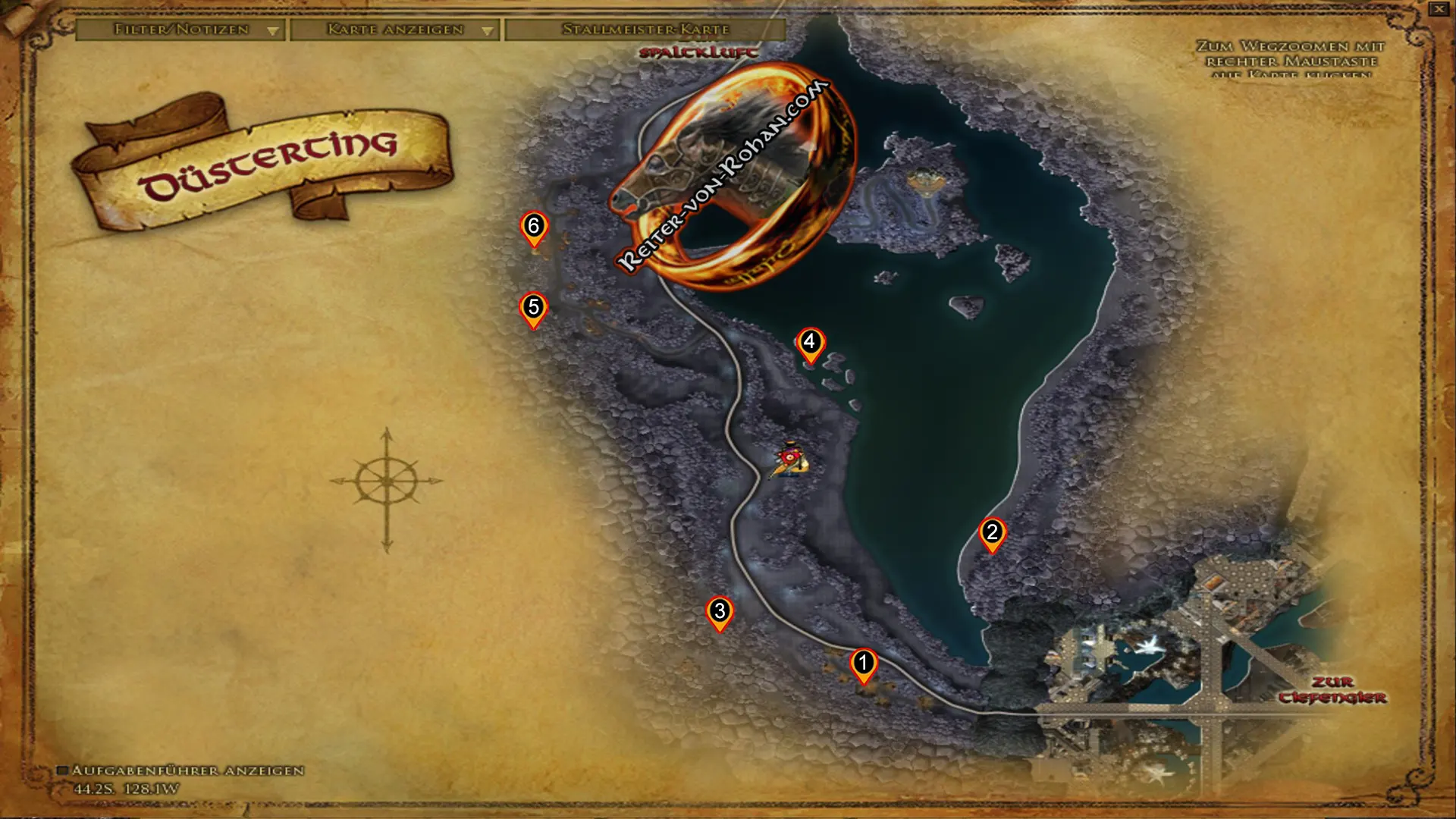The height and width of the screenshot is (819, 1456).
Task: Select map marker number 1
Action: click(x=863, y=664)
